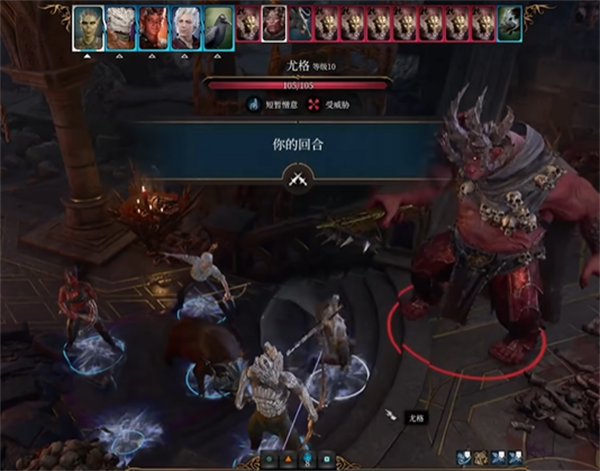The height and width of the screenshot is (471, 600).
Task: Click the teal-bordered portrait ending the turn order
Action: coord(510,24)
